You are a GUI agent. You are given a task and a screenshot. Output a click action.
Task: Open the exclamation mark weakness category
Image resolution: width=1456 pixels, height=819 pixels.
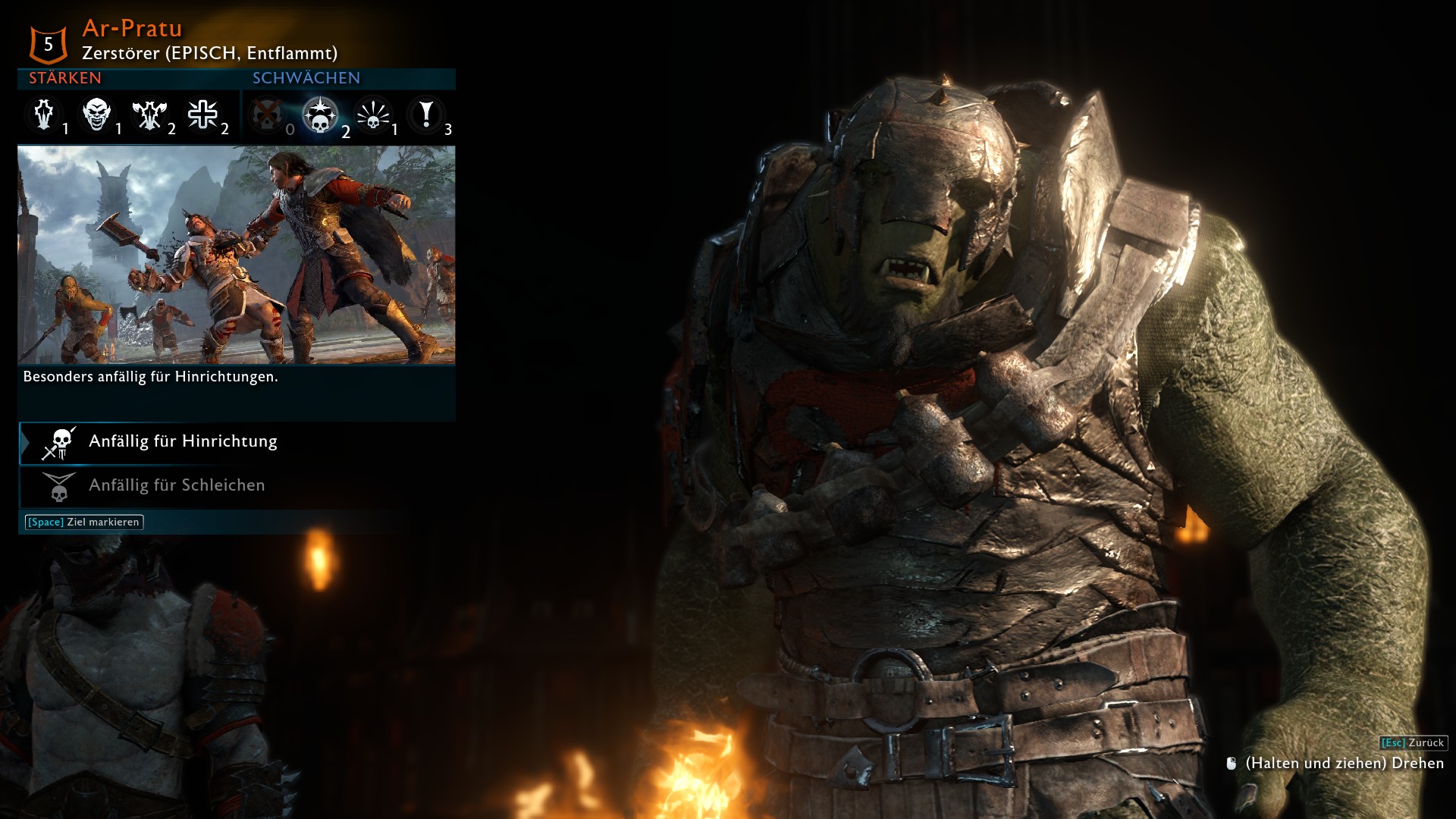pos(426,115)
